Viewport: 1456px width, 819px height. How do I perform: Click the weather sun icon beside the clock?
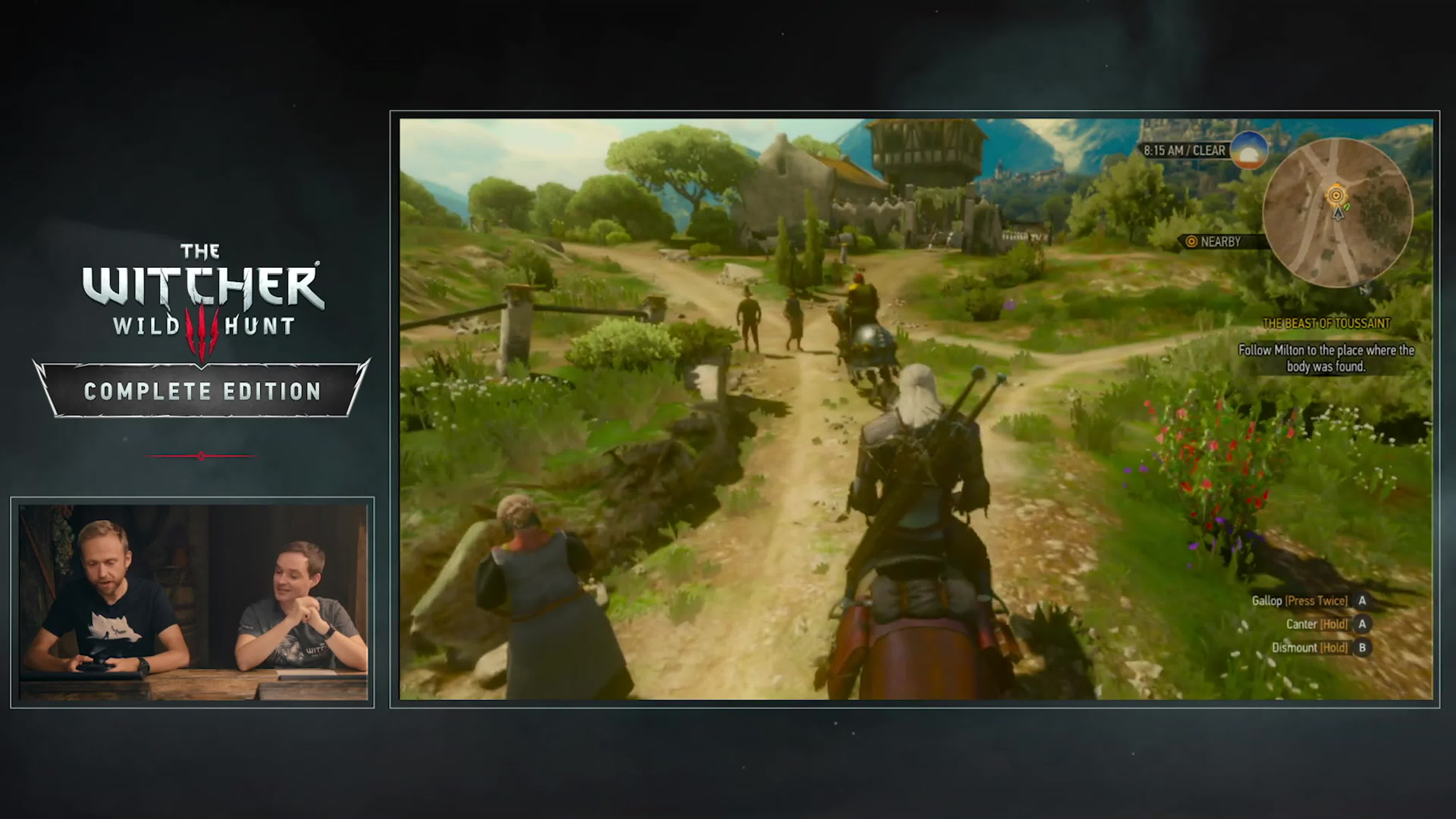(1248, 150)
